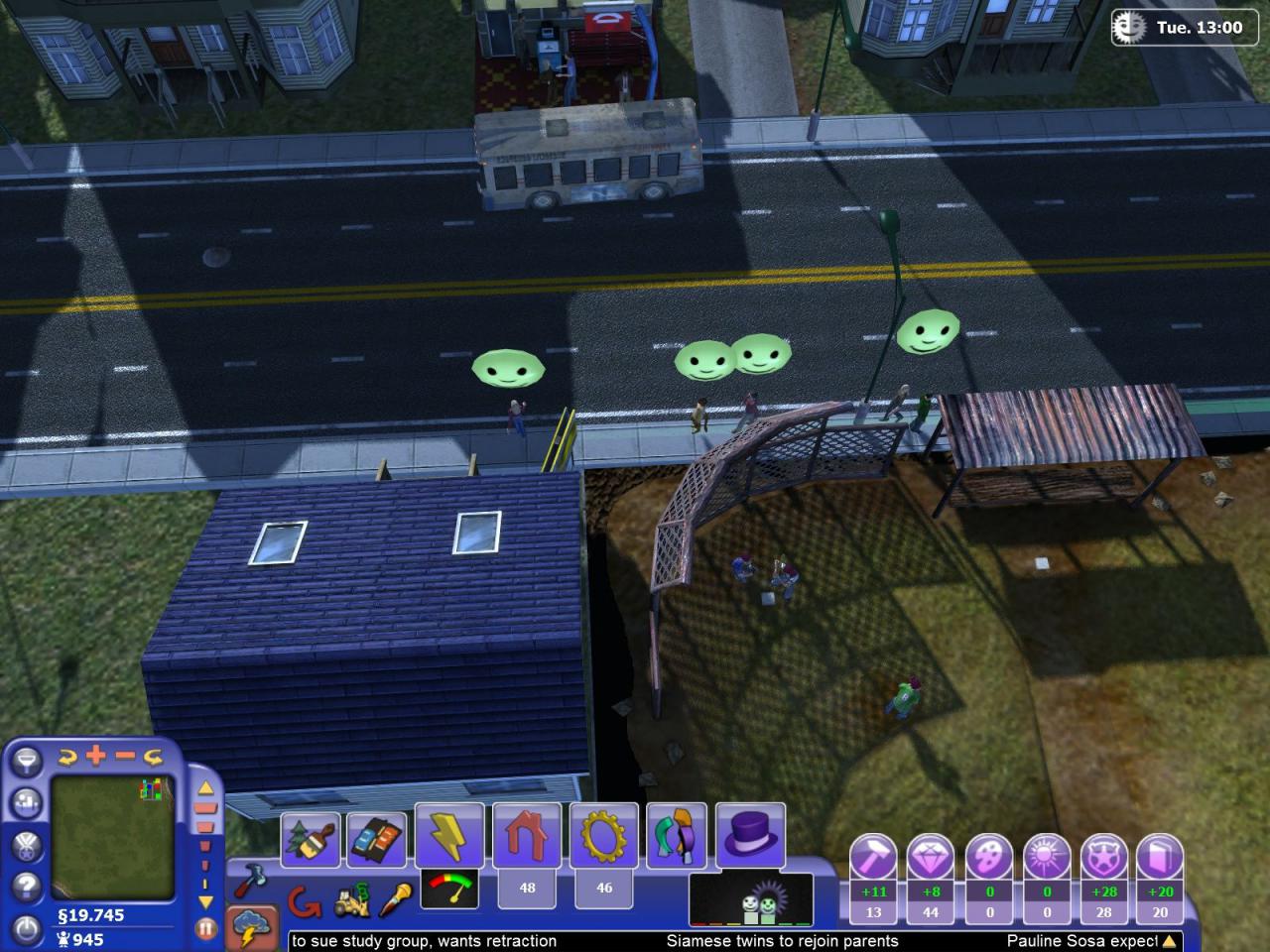The height and width of the screenshot is (952, 1270).
Task: Use the red rotate arrow tool
Action: click(x=304, y=901)
